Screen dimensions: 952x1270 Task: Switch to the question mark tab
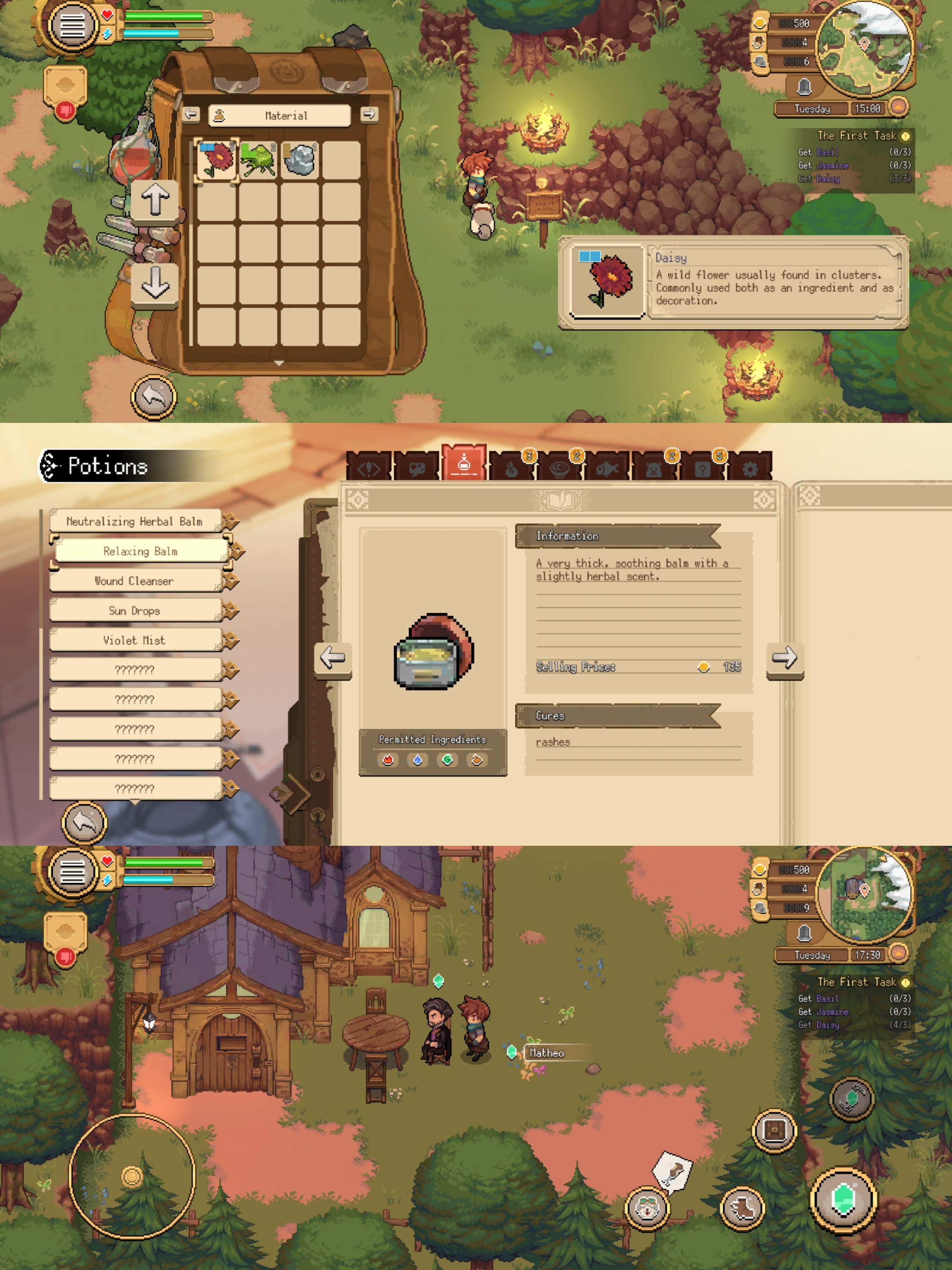pyautogui.click(x=703, y=469)
